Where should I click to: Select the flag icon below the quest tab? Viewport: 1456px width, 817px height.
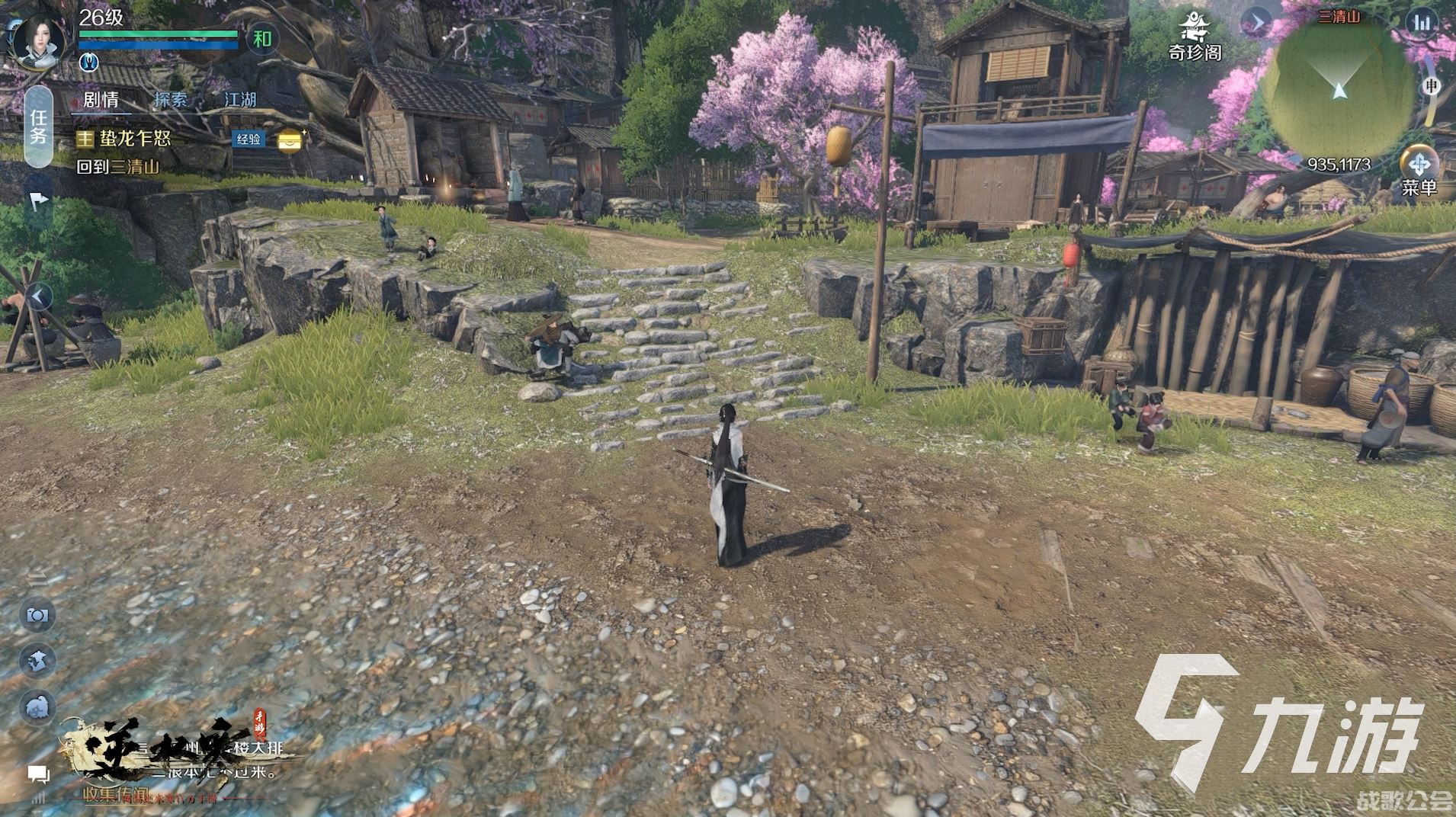click(x=39, y=201)
